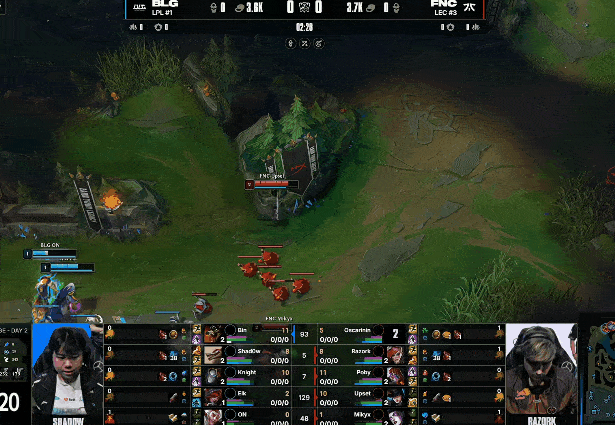
Task: Click the FNC team logo in the top bar
Action: tap(468, 7)
